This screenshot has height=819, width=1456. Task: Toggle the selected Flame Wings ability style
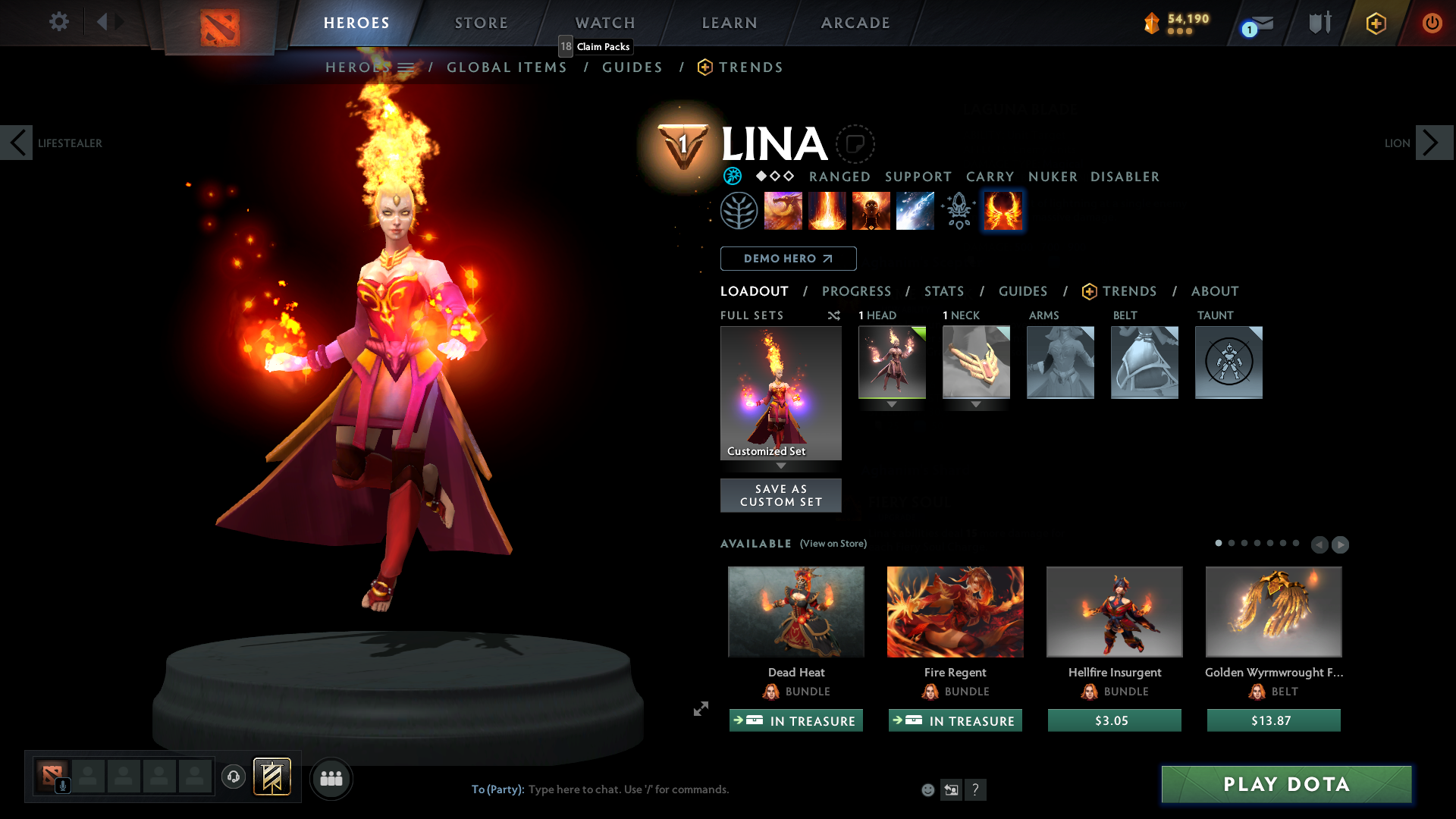[1003, 210]
